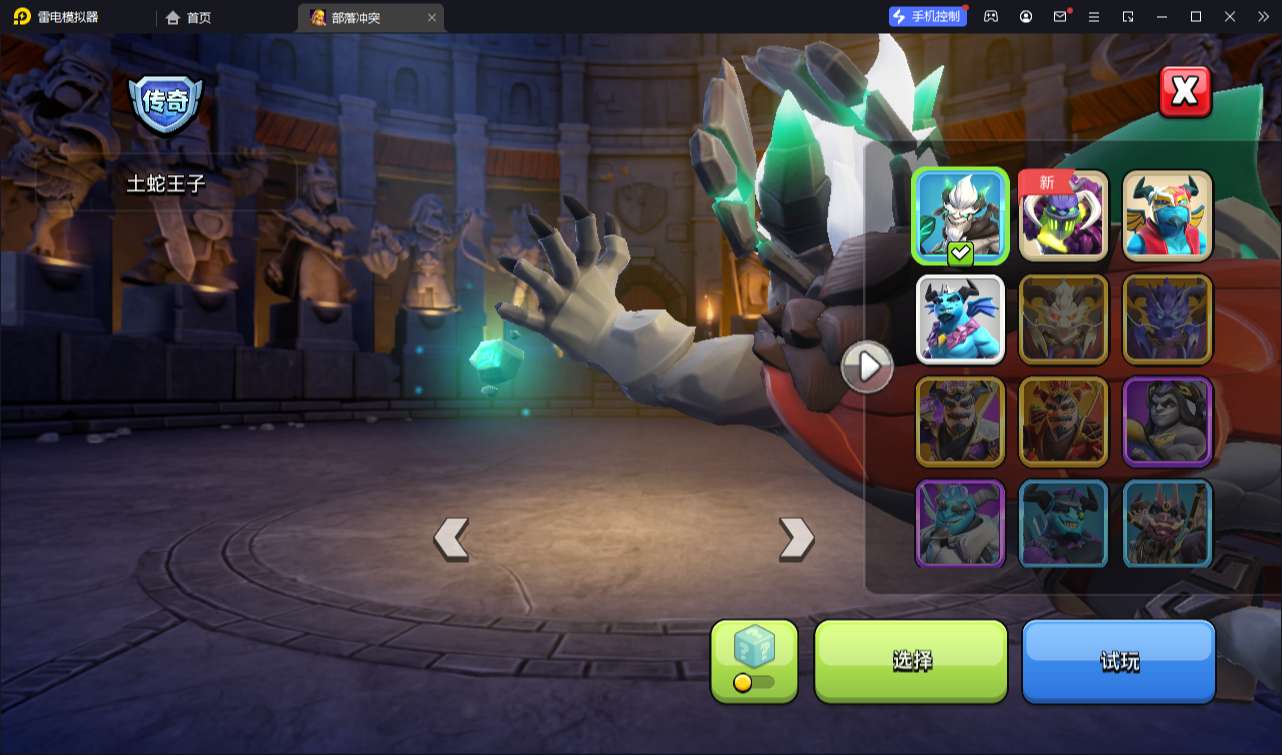Click the blue 试玩 (try out) button
This screenshot has width=1282, height=755.
tap(1118, 660)
